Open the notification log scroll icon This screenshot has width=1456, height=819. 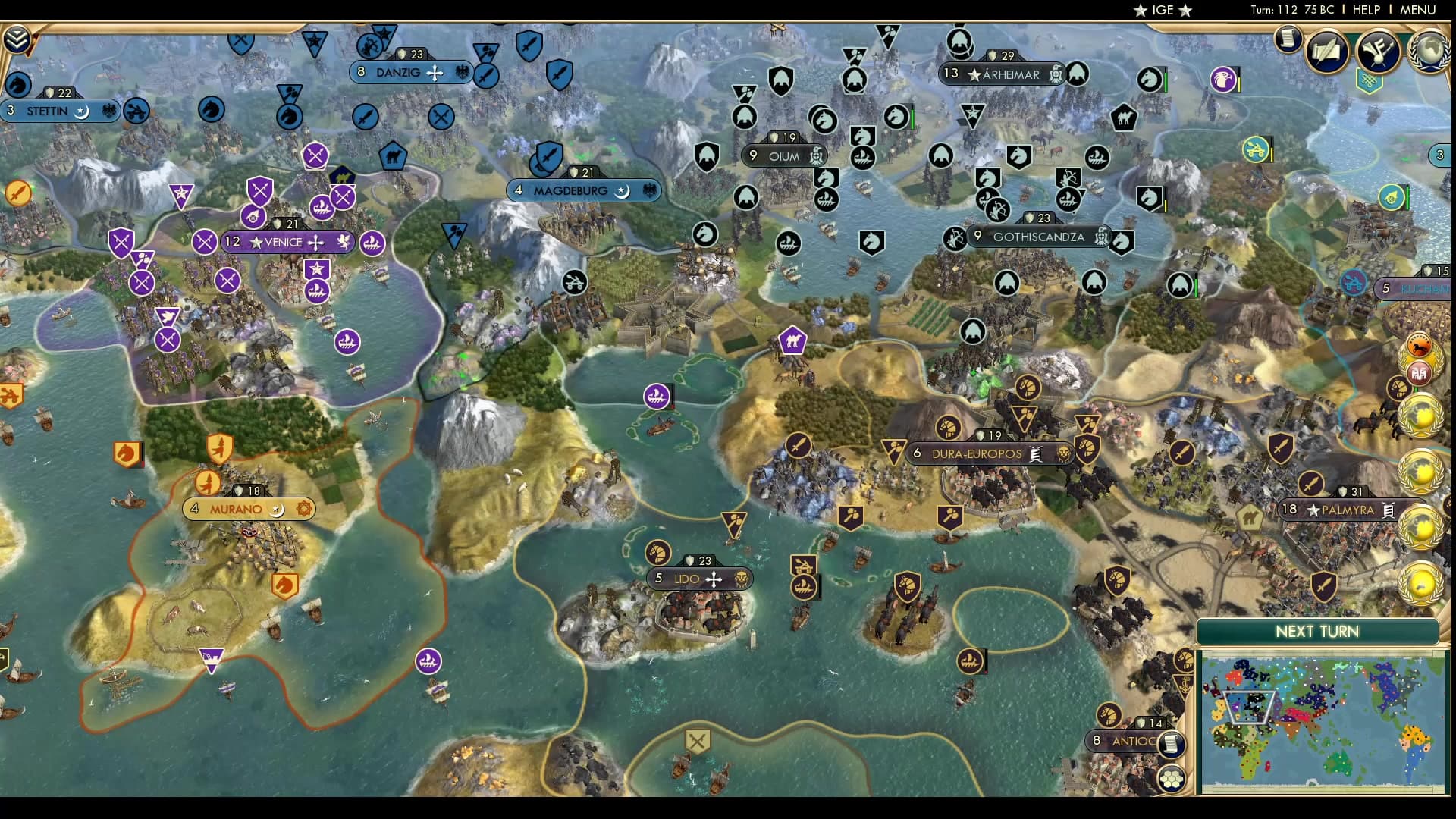pos(1287,39)
